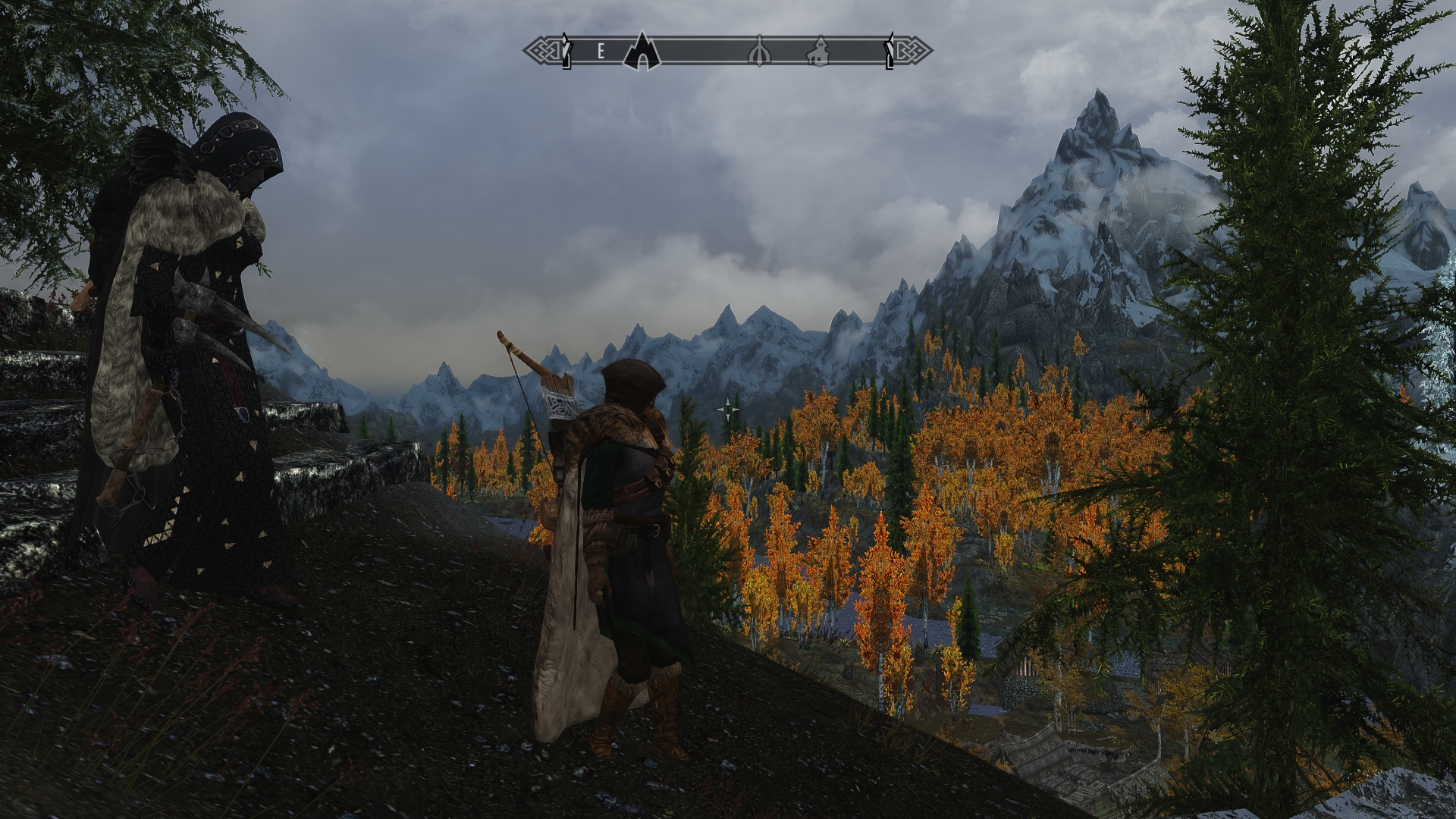Click the farmhouse marker on the compass
1456x819 pixels.
[x=818, y=52]
